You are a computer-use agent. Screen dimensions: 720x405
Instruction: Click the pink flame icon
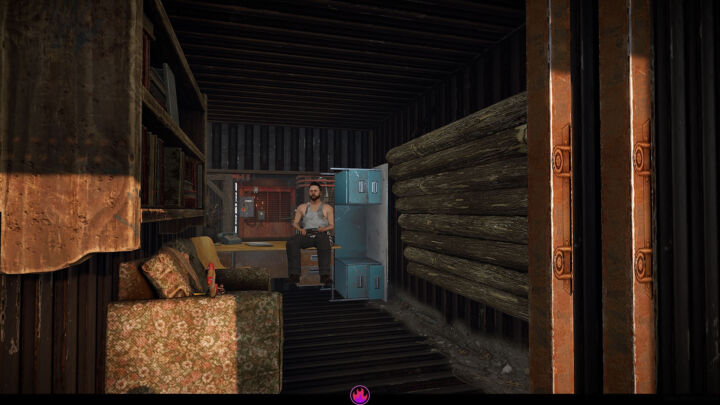[x=360, y=395]
